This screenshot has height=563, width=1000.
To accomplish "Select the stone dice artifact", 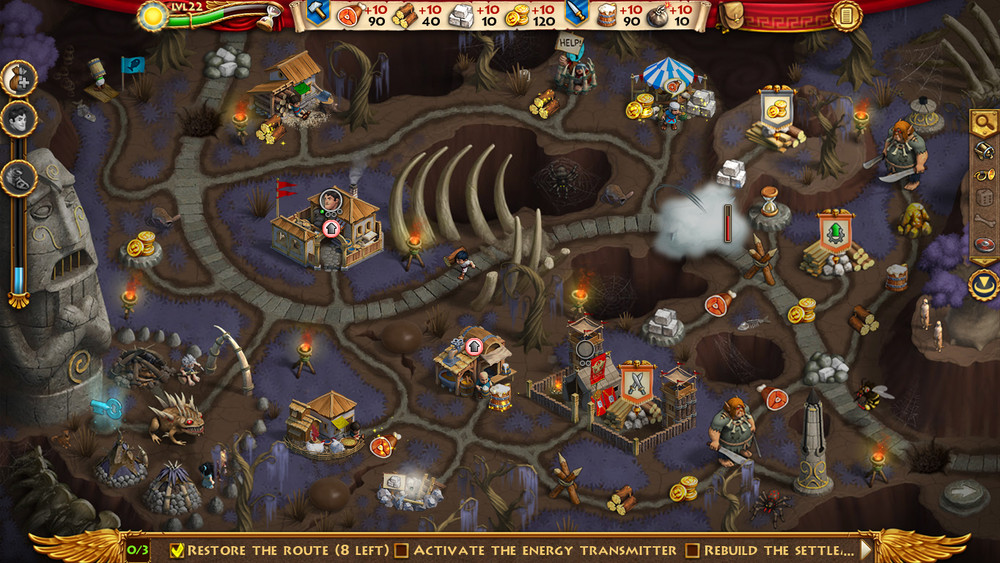I will coord(984,196).
